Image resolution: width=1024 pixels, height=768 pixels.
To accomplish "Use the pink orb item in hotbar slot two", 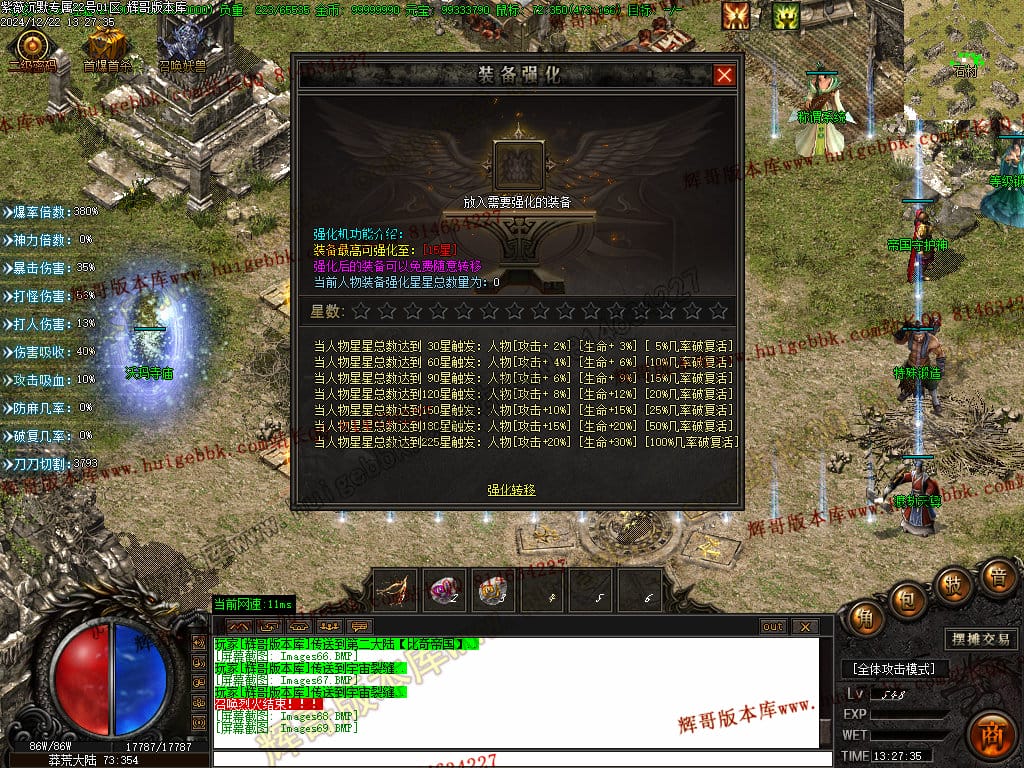I will click(444, 590).
